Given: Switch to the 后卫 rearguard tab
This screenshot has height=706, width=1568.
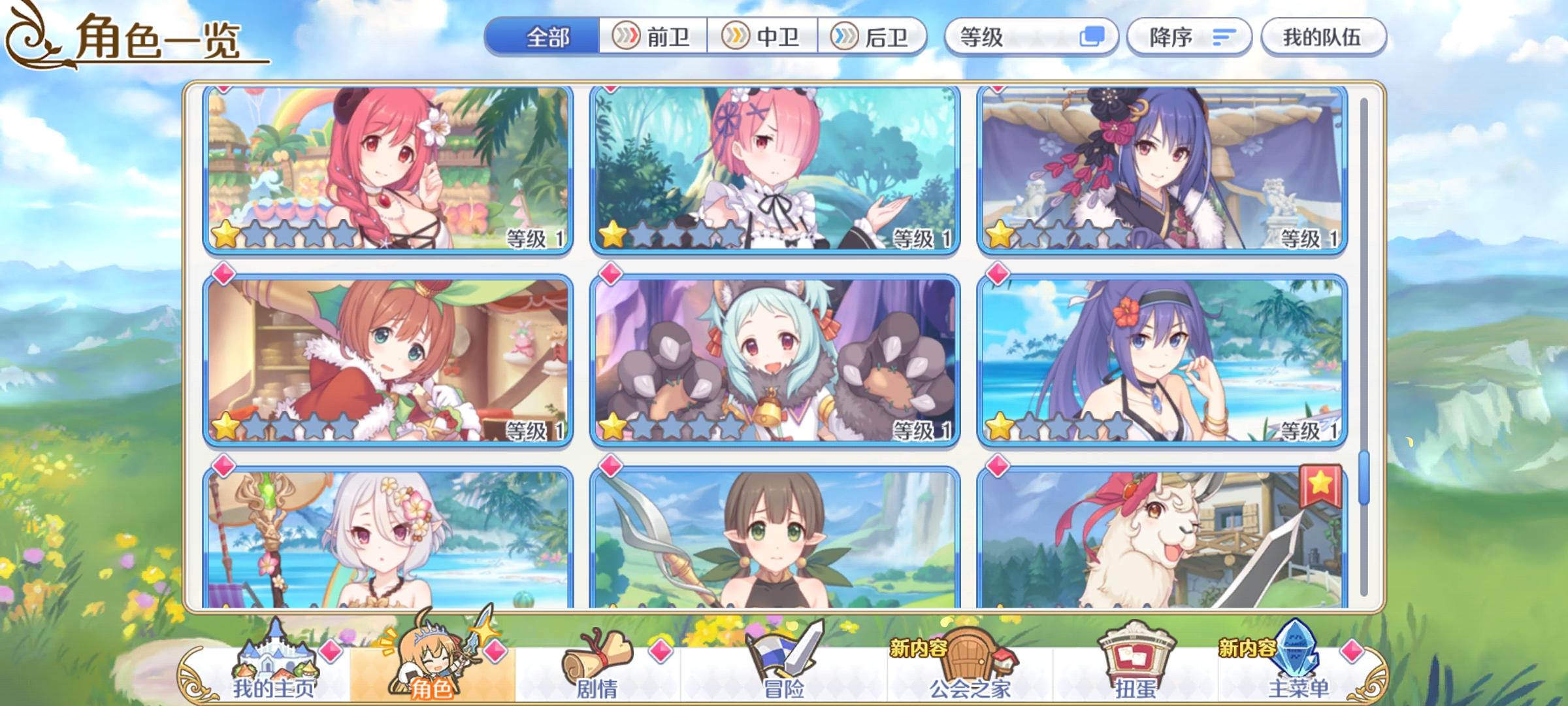Looking at the screenshot, I should pyautogui.click(x=875, y=37).
